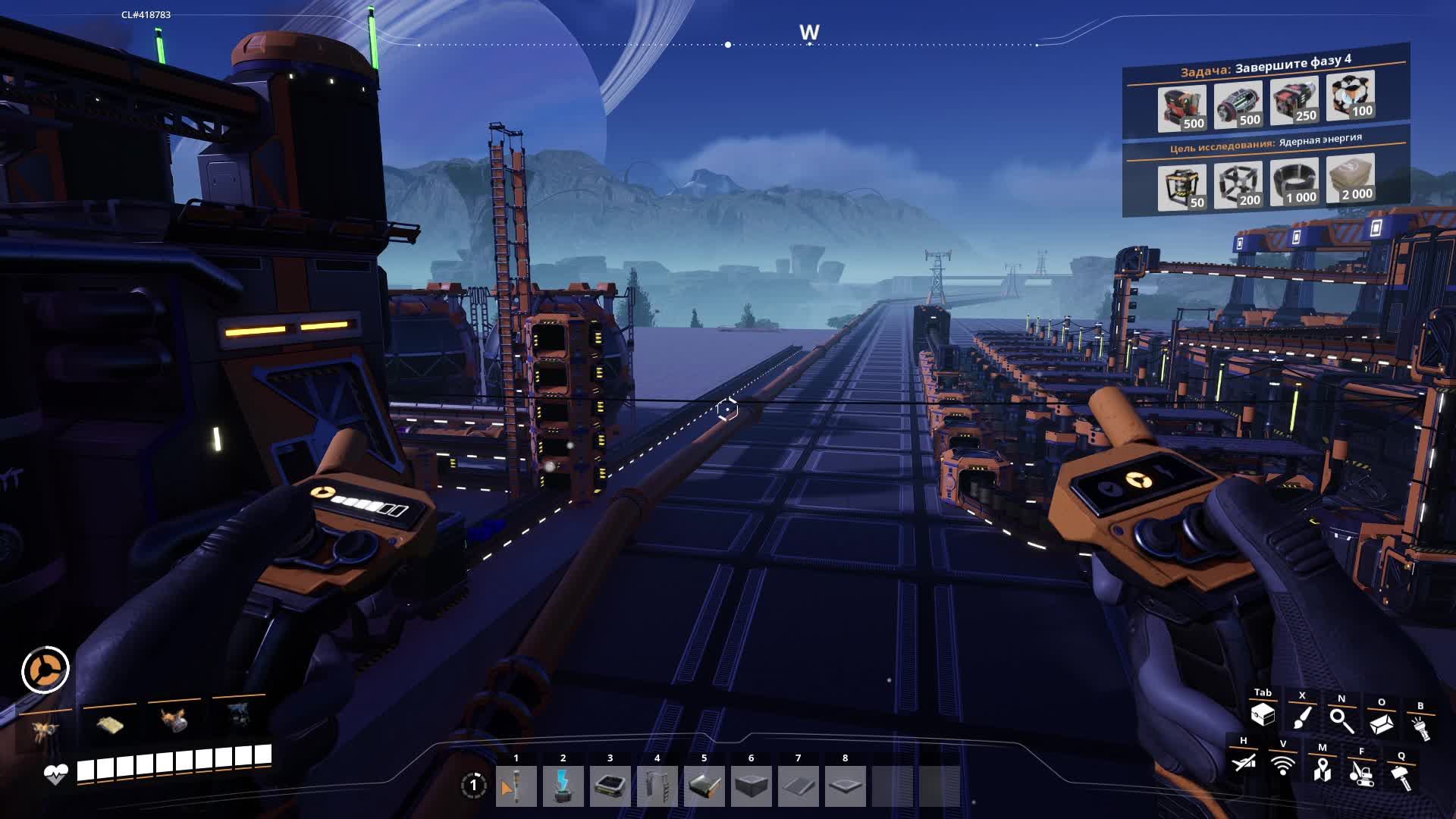Pick the thin foundation tile in slot 8
Viewport: 1456px width, 819px height.
click(x=845, y=786)
